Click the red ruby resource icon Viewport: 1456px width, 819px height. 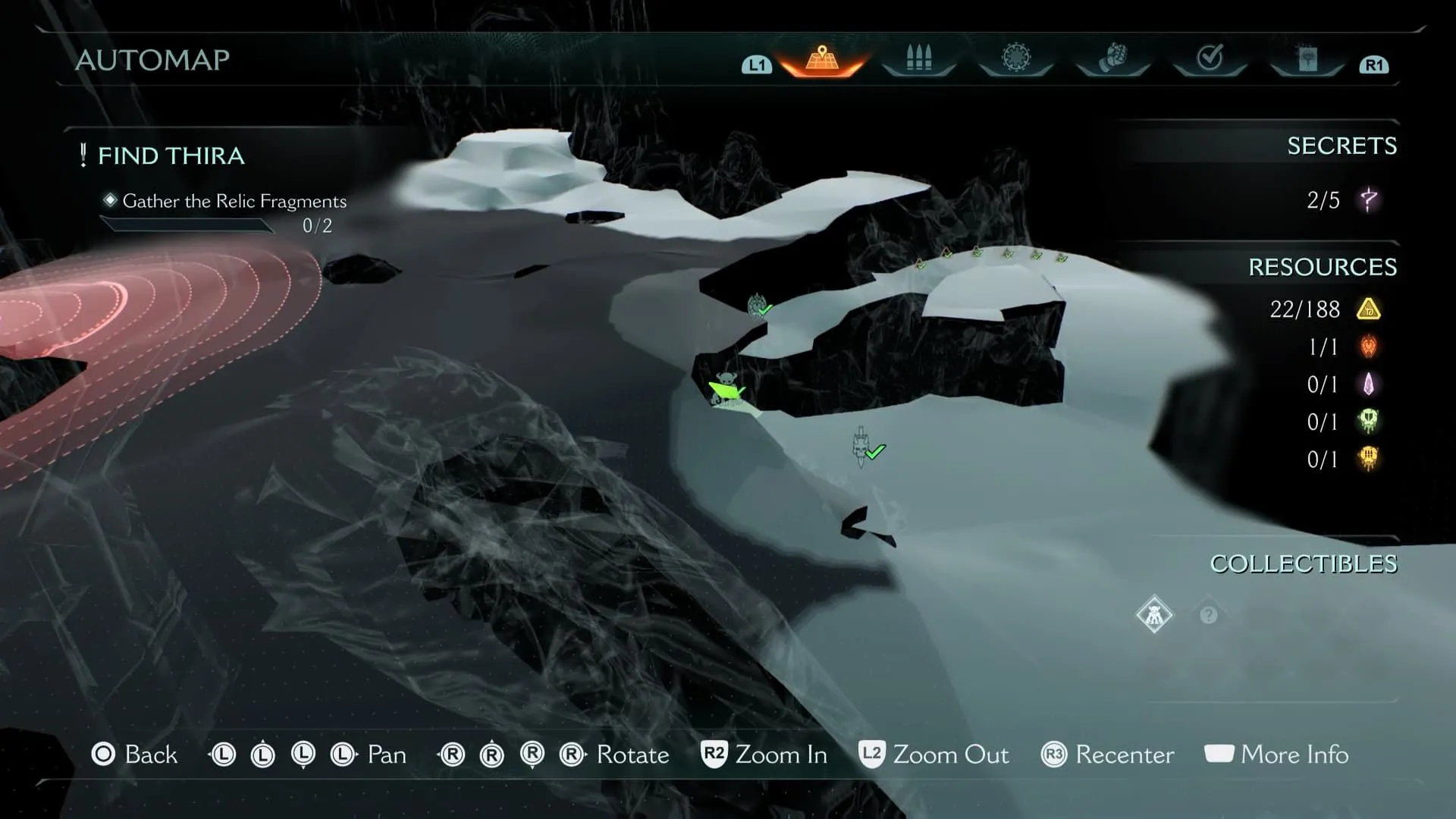(x=1369, y=347)
